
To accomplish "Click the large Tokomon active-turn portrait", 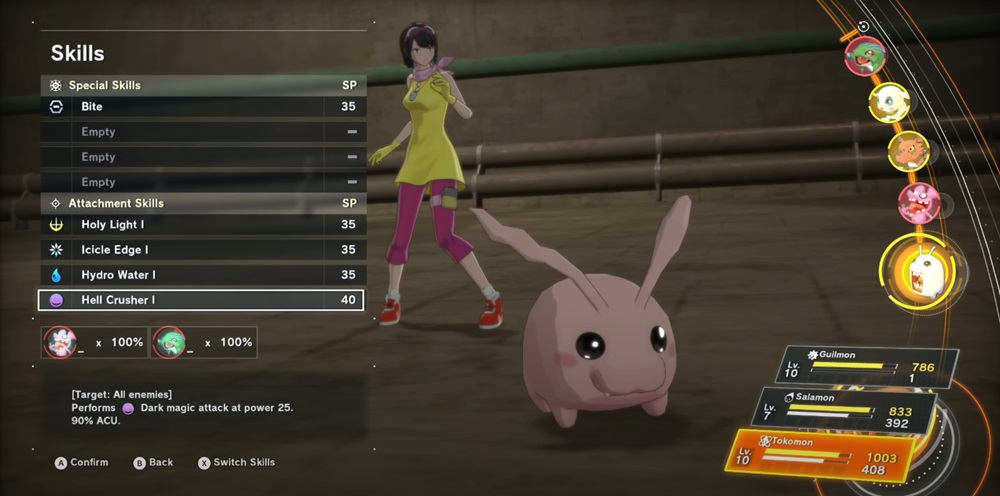I will 917,272.
